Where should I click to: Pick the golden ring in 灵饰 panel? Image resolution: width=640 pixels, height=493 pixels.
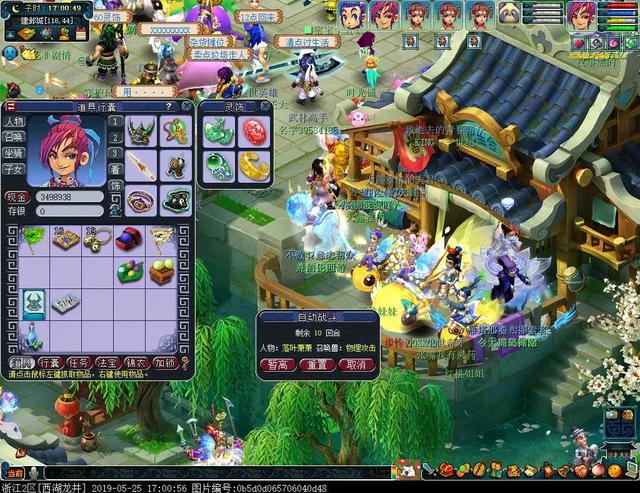pos(253,165)
